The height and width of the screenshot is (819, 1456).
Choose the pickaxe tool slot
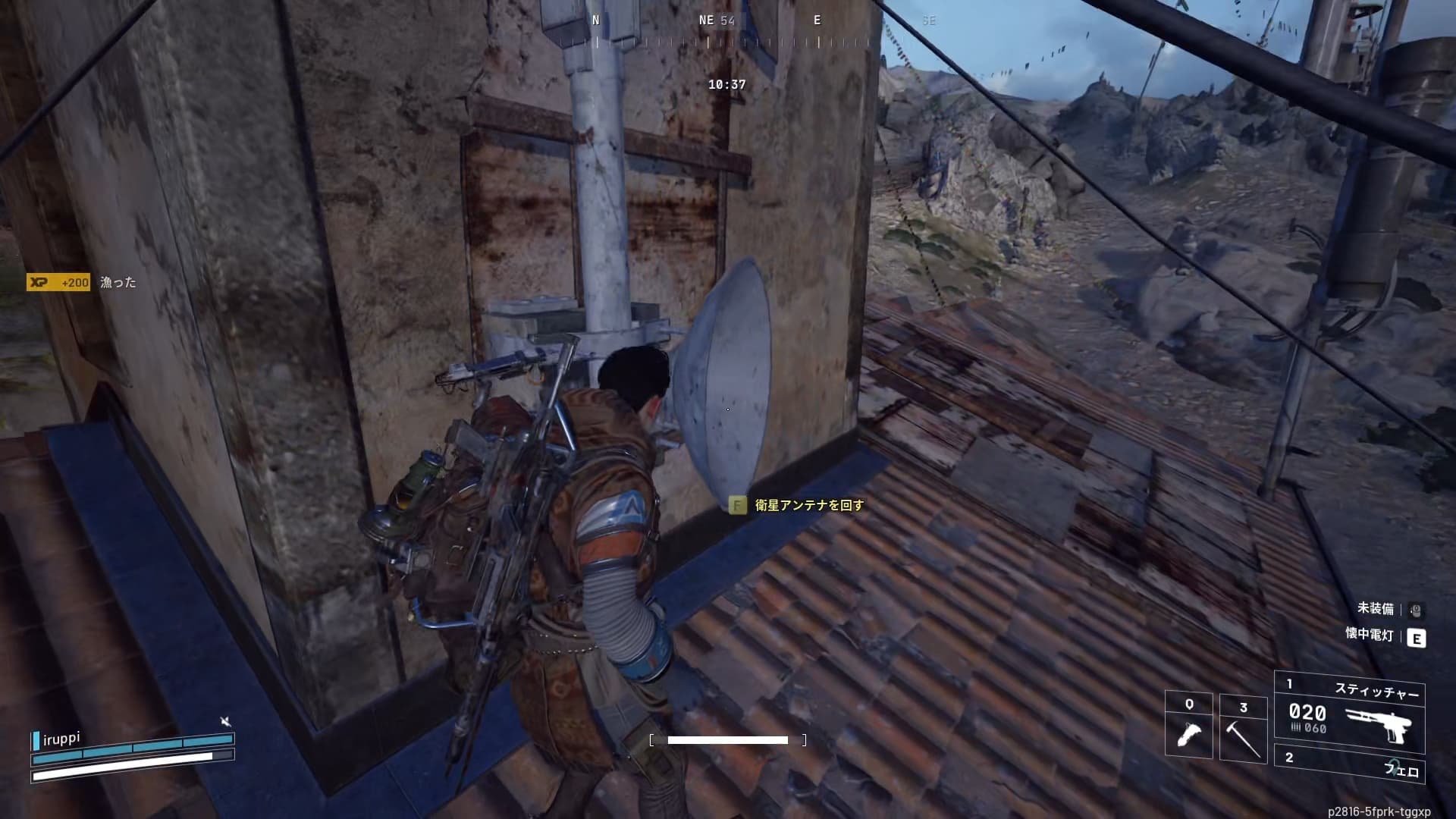tap(1243, 727)
